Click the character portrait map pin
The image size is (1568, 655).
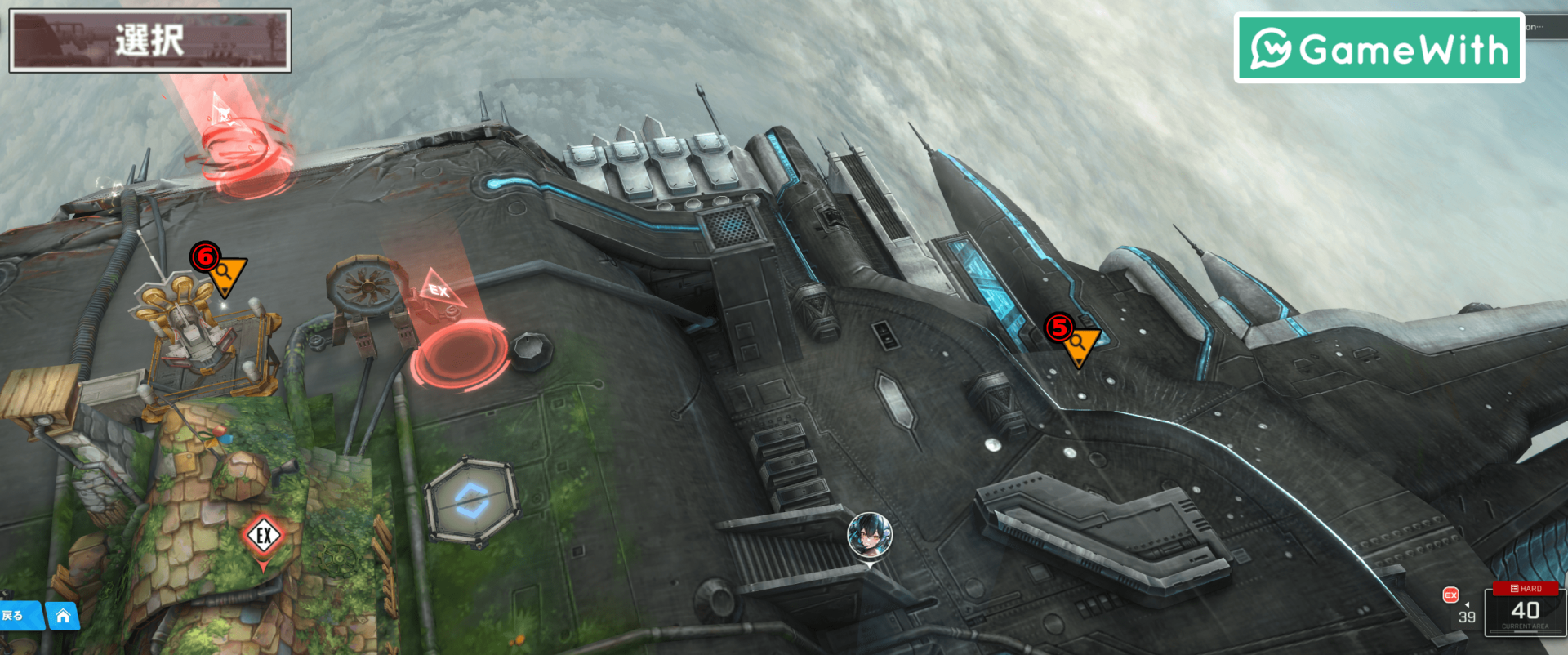869,536
